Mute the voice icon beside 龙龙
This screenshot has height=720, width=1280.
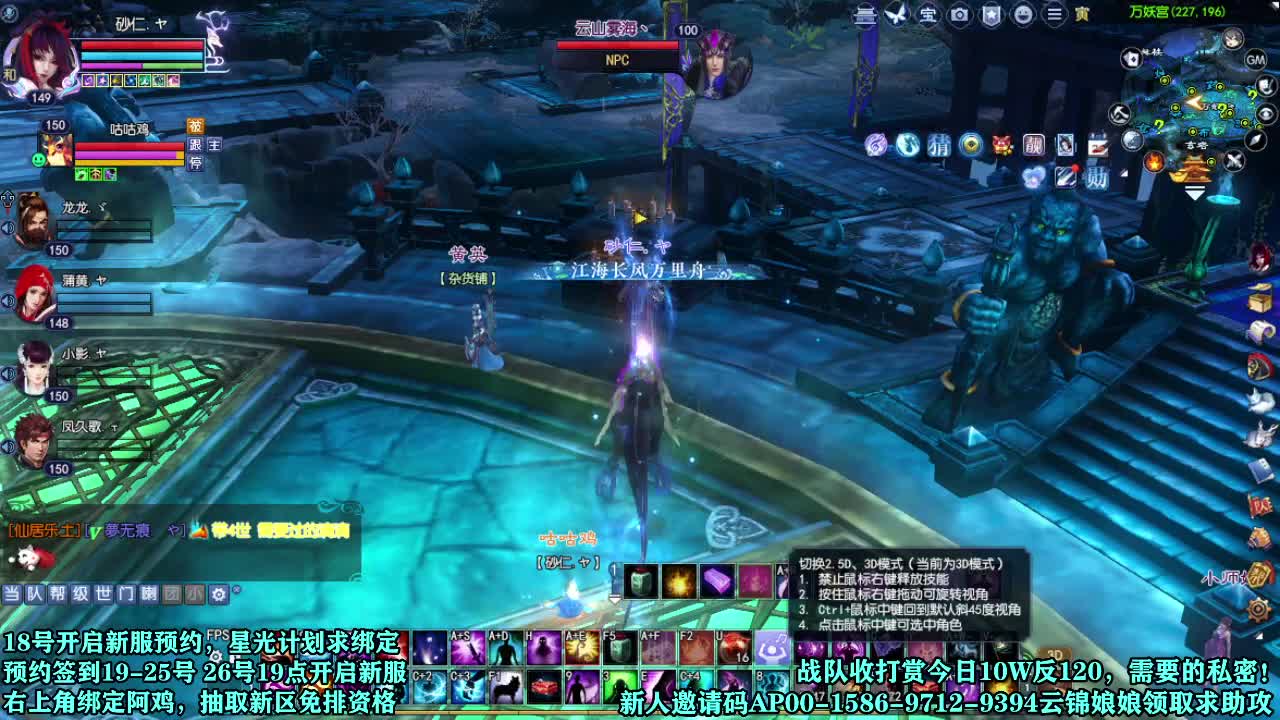[8, 225]
